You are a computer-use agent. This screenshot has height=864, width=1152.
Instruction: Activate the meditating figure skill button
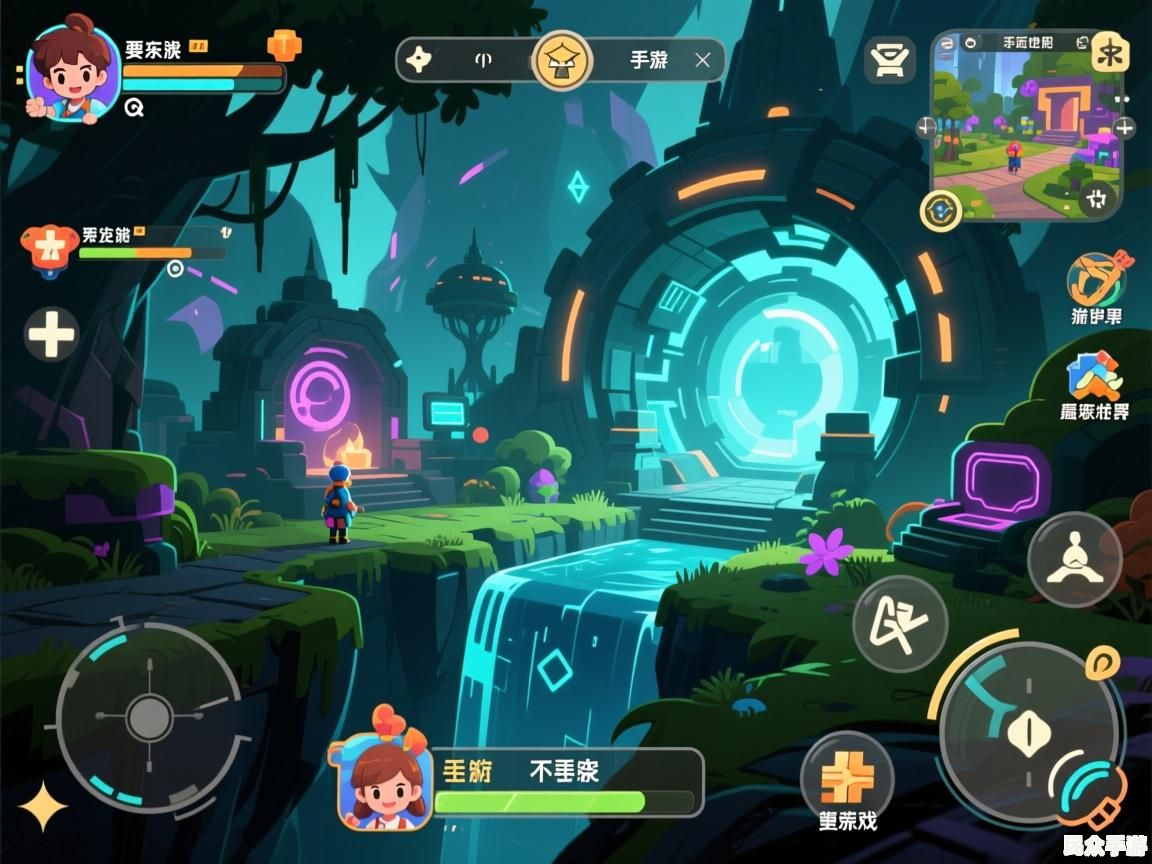tap(1074, 559)
